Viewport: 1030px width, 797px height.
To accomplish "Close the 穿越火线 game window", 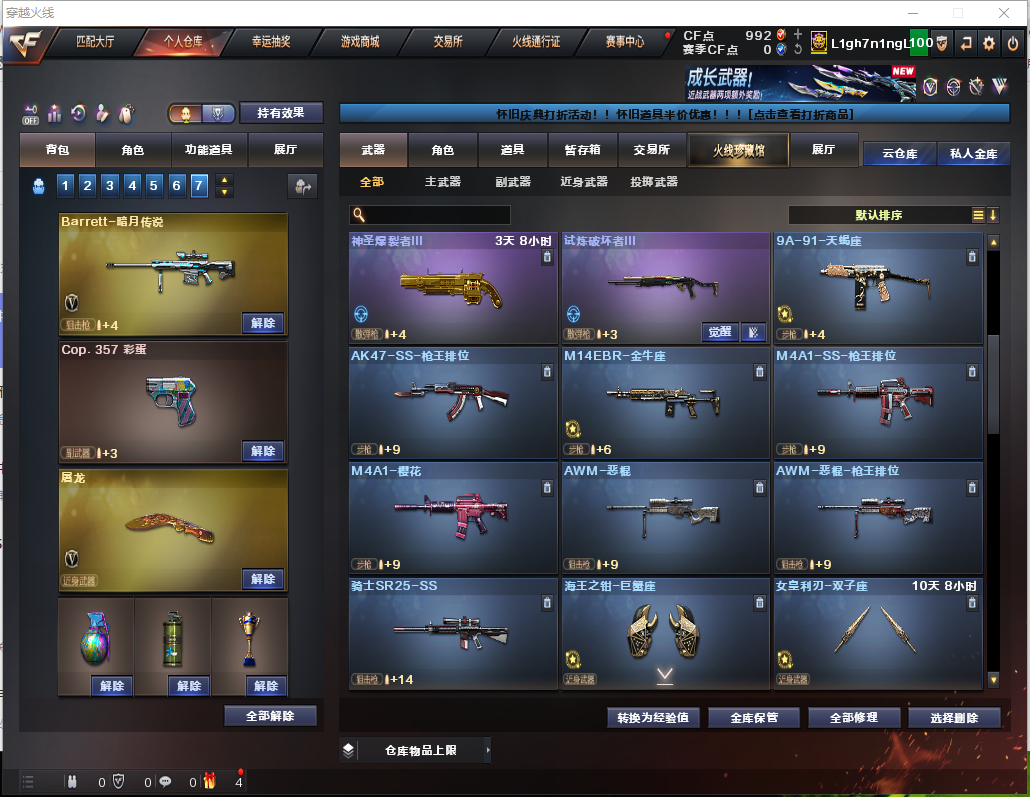I will point(1006,12).
